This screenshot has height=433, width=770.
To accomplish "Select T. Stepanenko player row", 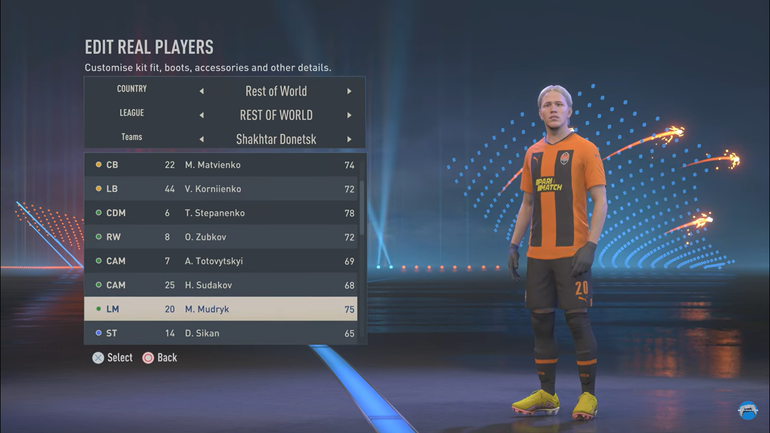I will pos(220,213).
